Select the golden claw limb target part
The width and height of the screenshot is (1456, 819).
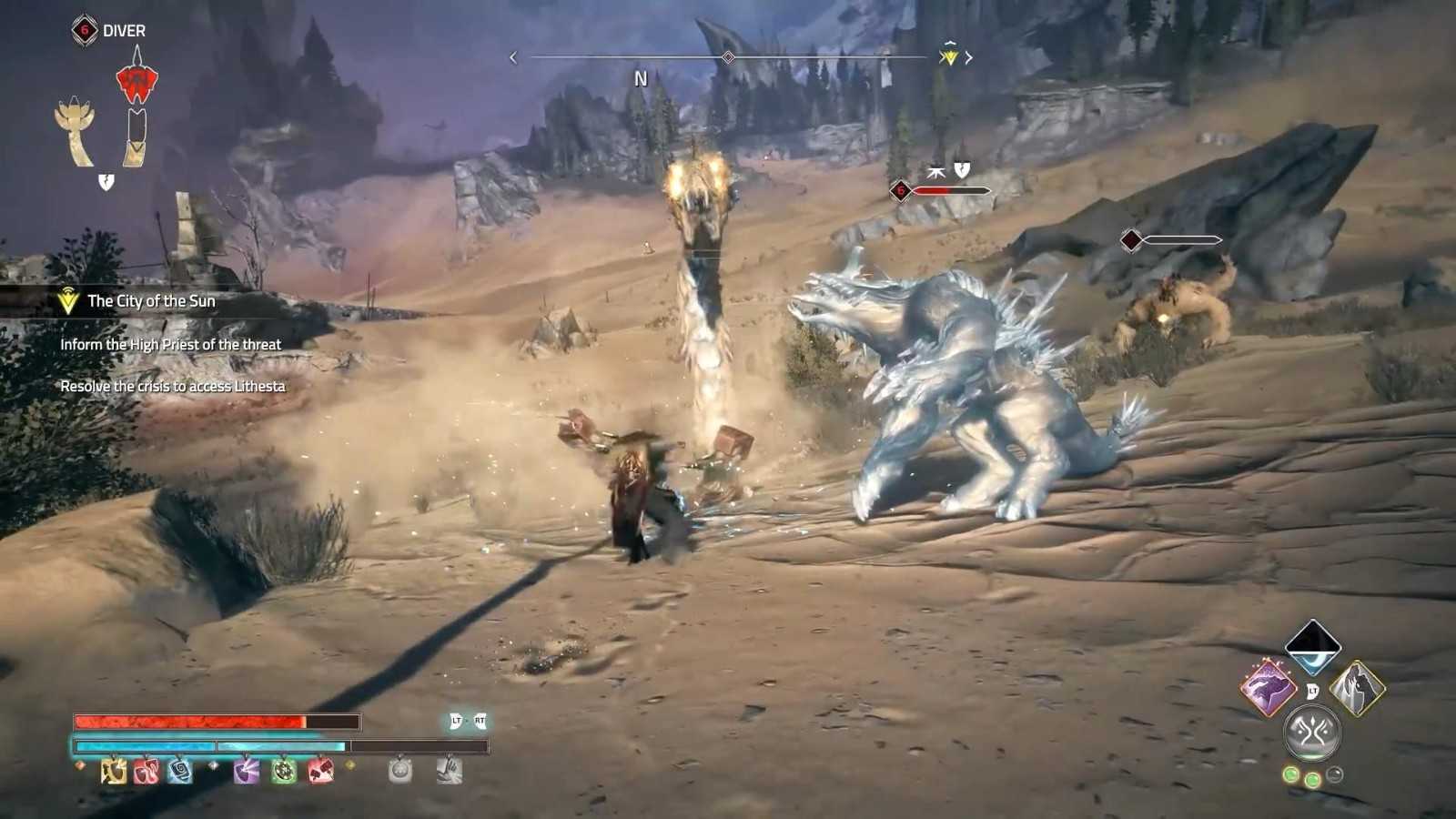[x=76, y=132]
